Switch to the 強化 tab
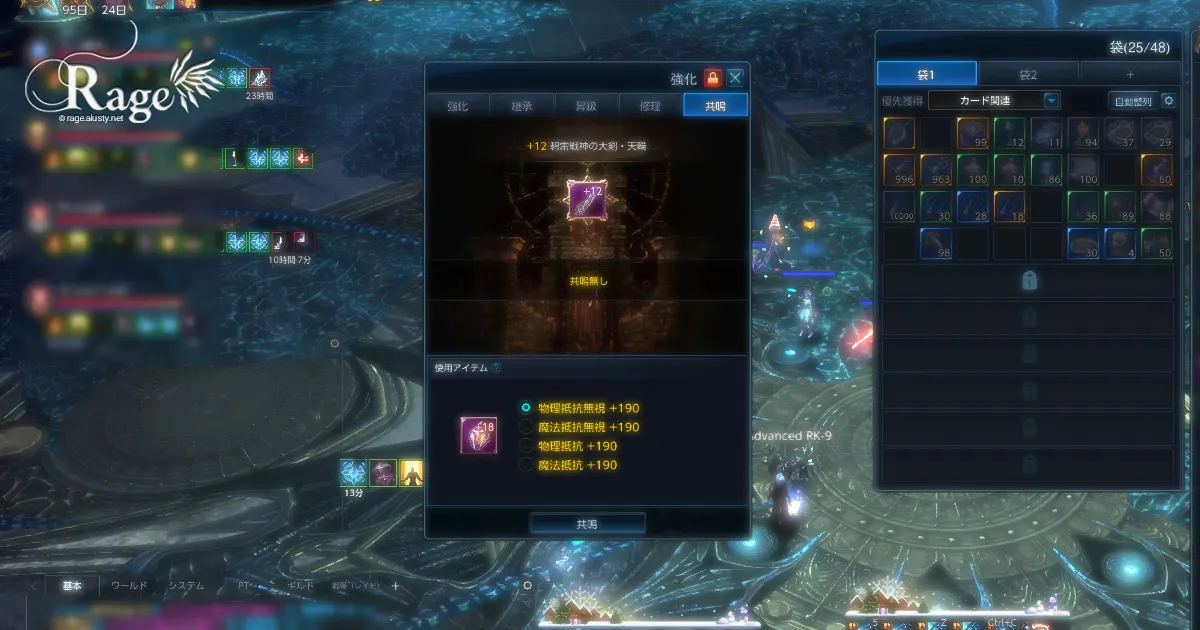 457,105
